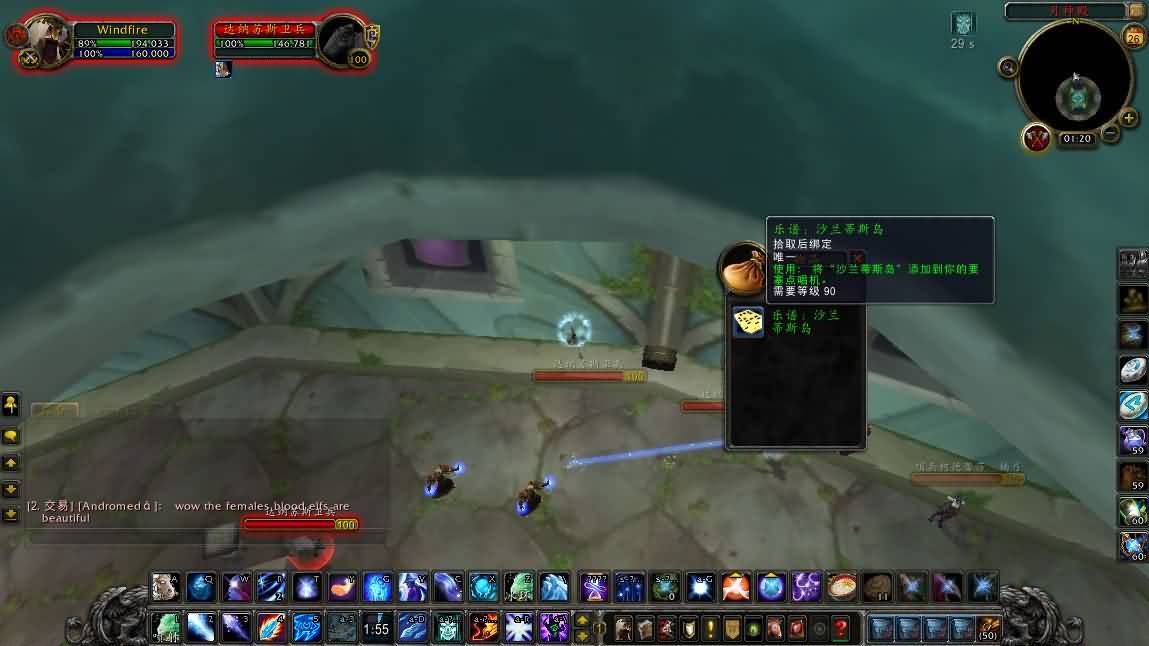The width and height of the screenshot is (1149, 646).
Task: Close the loot window with red X
Action: point(857,258)
